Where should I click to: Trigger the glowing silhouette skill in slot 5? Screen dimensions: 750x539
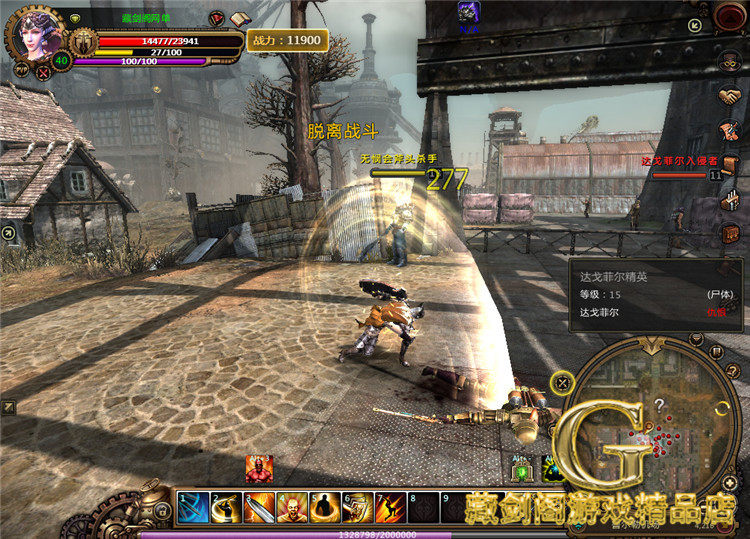pyautogui.click(x=324, y=507)
